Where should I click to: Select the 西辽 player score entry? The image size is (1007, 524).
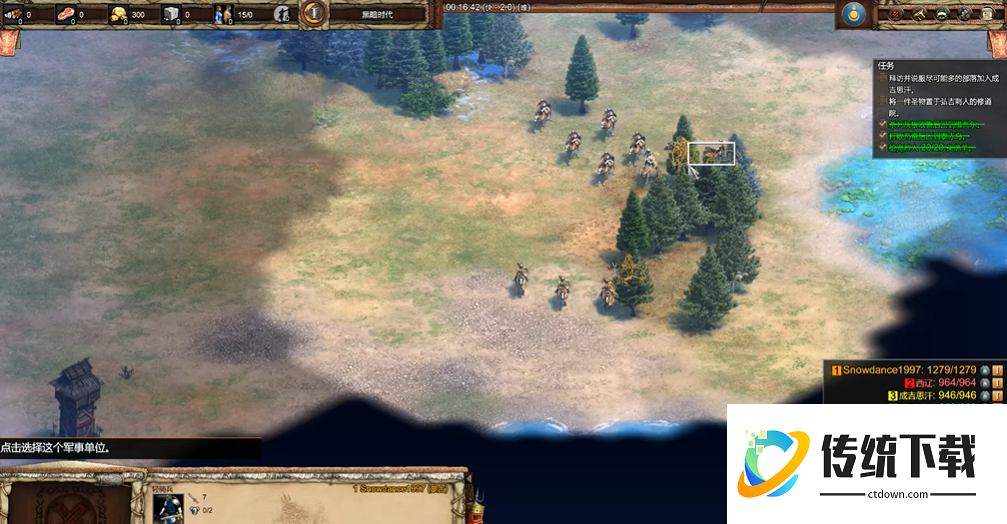939,382
